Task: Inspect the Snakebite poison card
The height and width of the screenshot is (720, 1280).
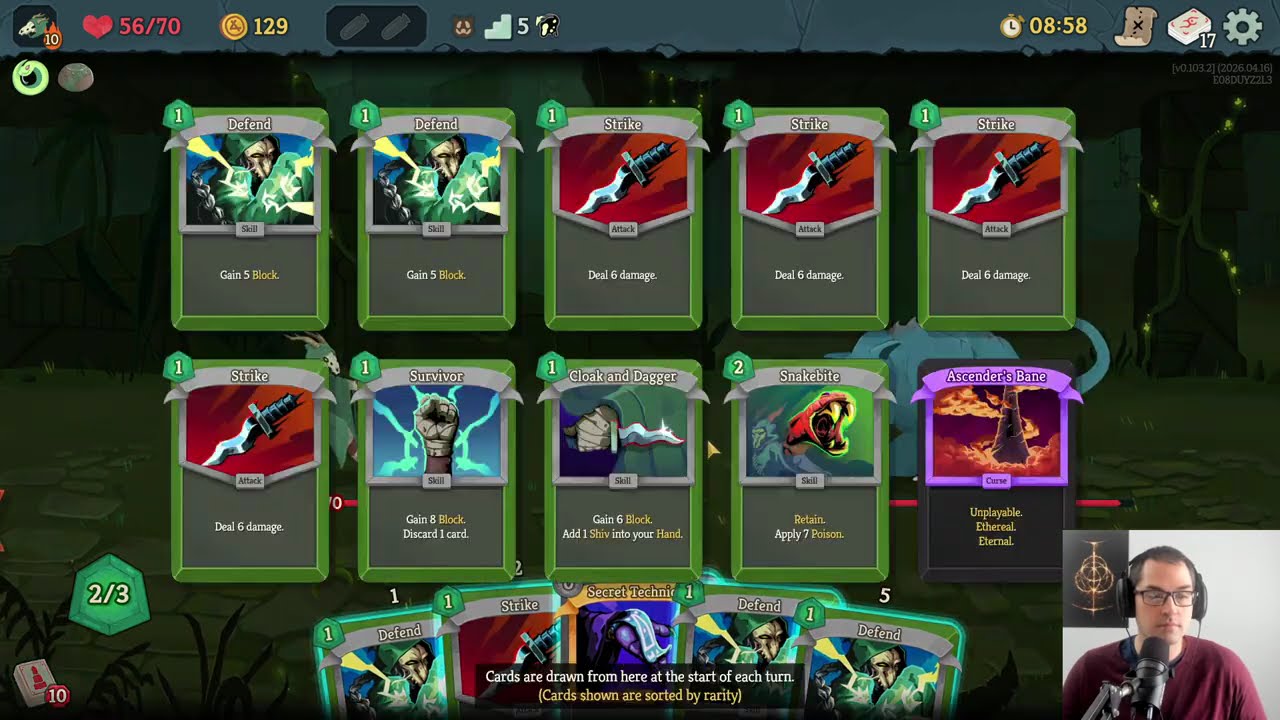Action: tap(809, 470)
